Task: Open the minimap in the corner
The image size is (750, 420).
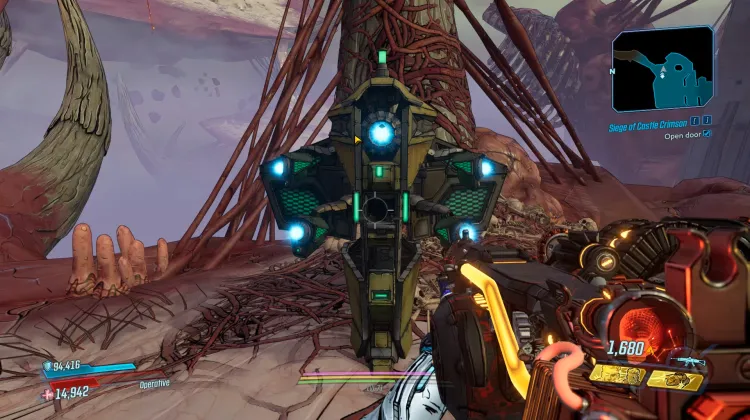Action: [x=663, y=67]
